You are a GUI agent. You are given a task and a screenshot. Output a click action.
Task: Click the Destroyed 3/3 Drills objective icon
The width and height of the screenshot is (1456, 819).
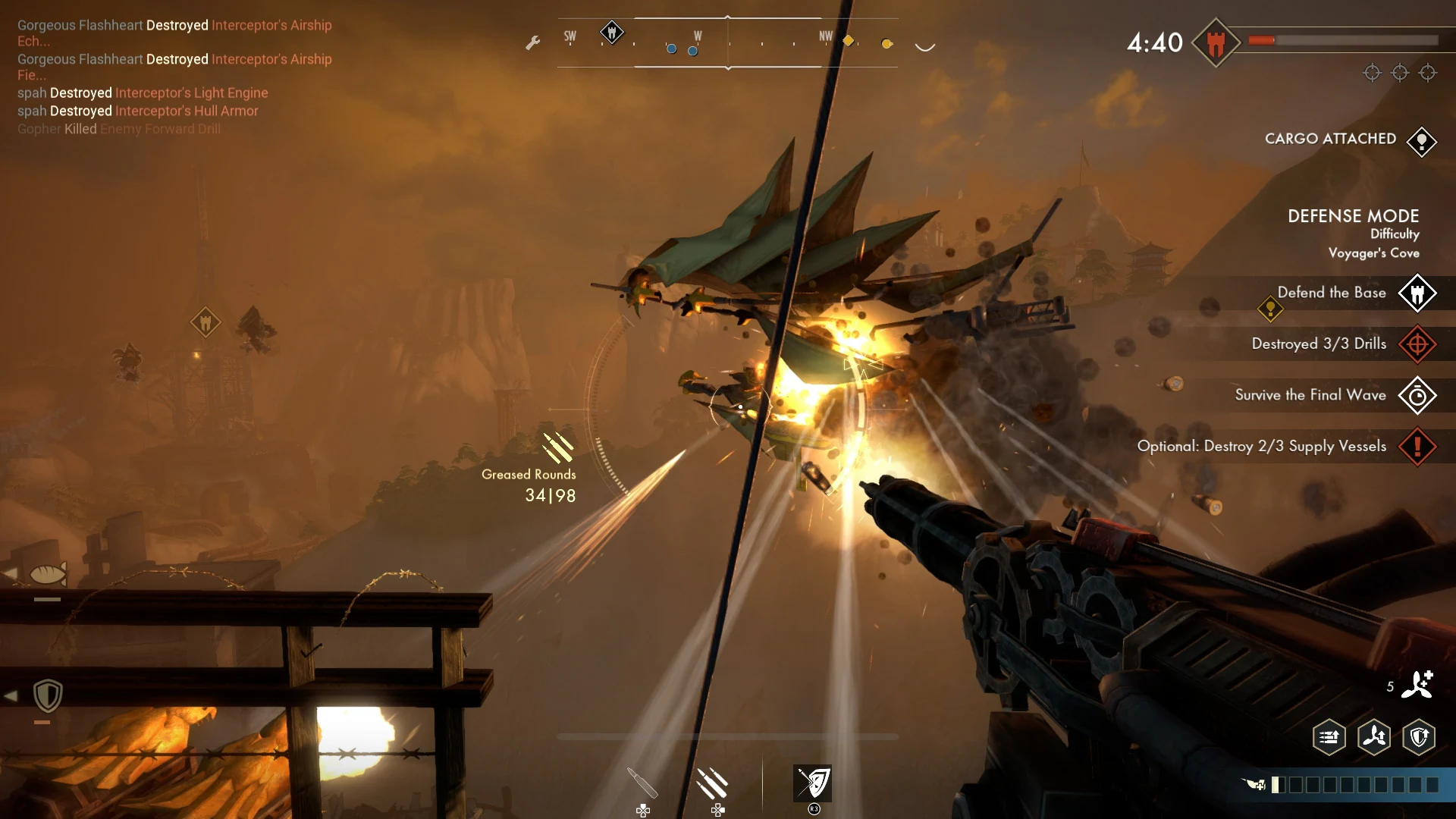pos(1419,344)
